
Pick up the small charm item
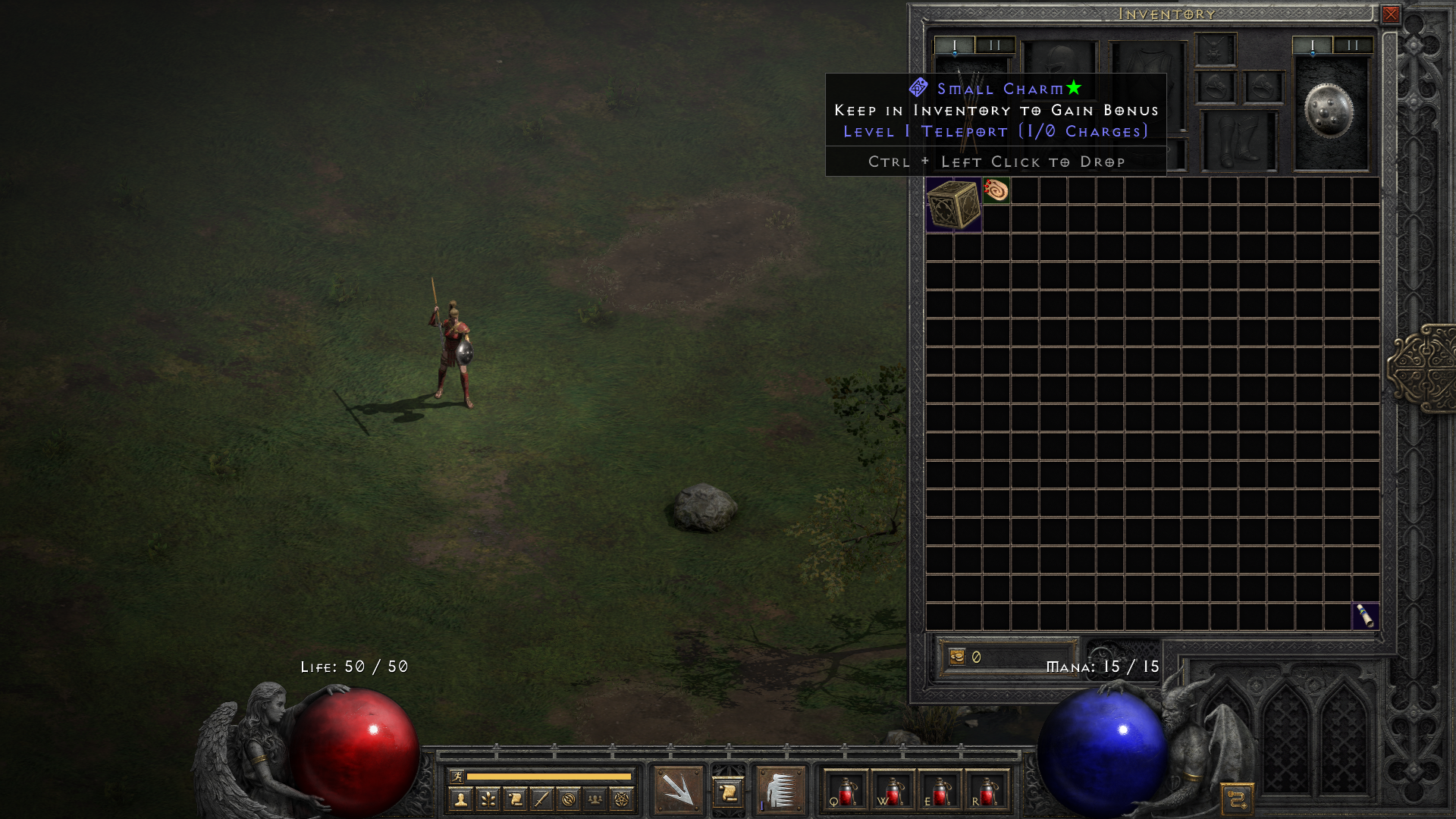pos(996,190)
